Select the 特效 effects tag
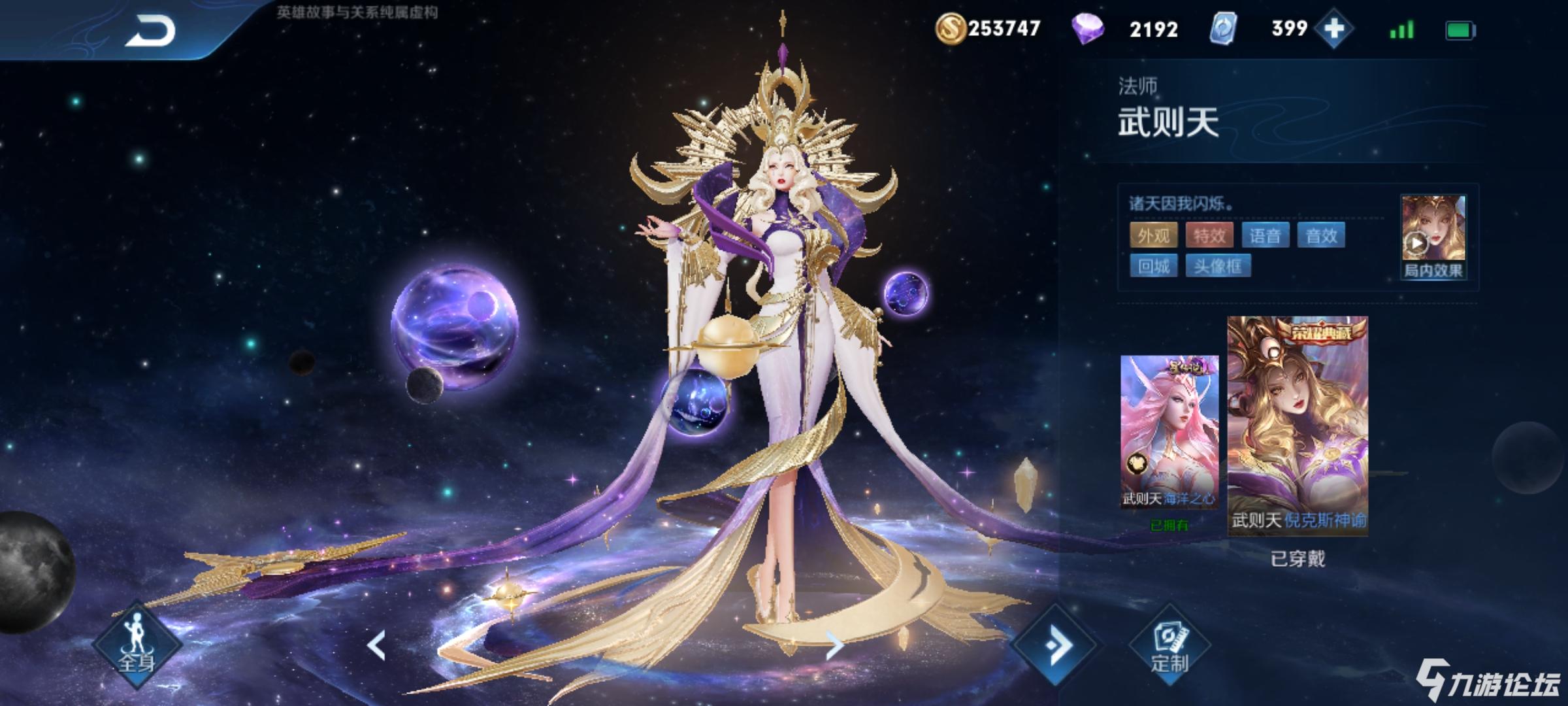Viewport: 1568px width, 706px height. click(1209, 235)
